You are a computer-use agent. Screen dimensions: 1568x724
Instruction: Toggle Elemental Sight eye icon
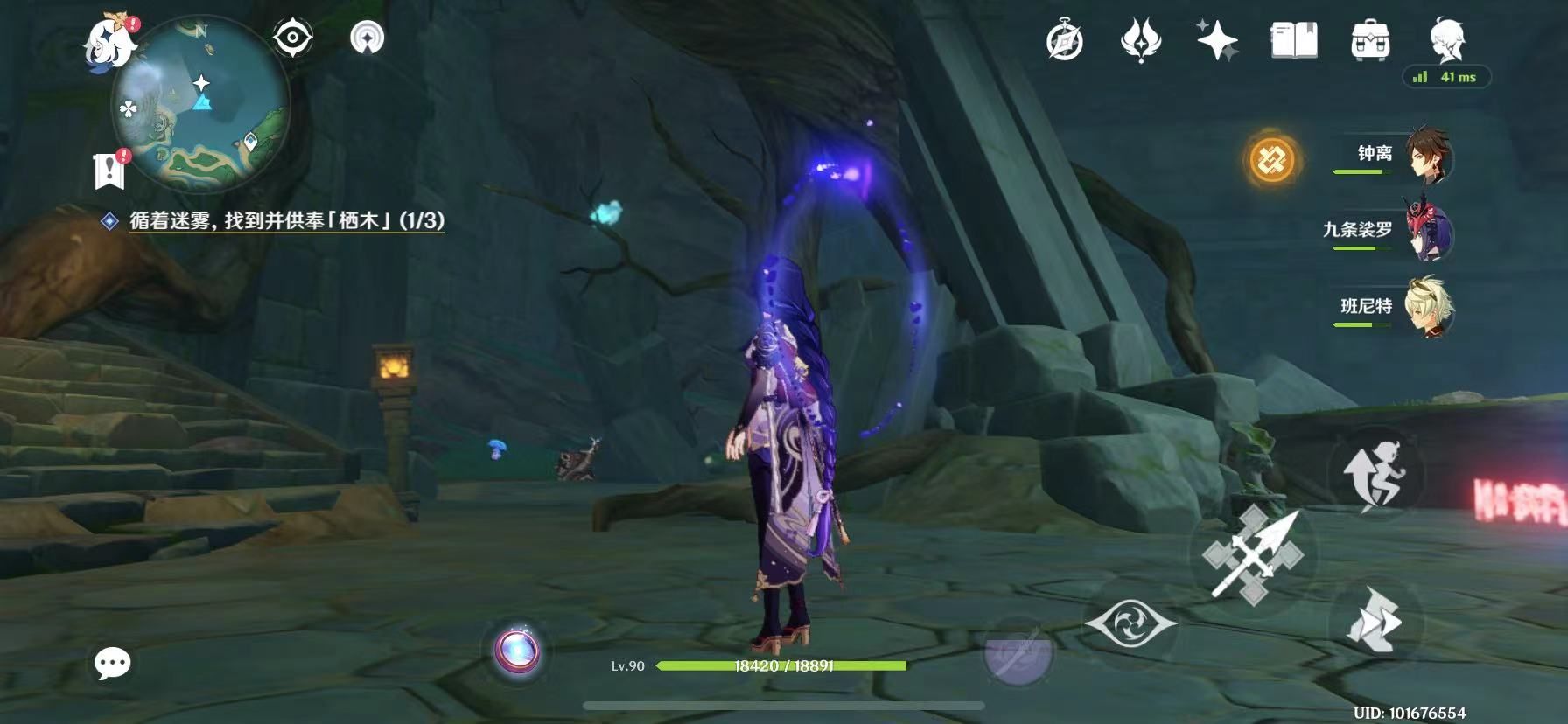click(x=292, y=38)
